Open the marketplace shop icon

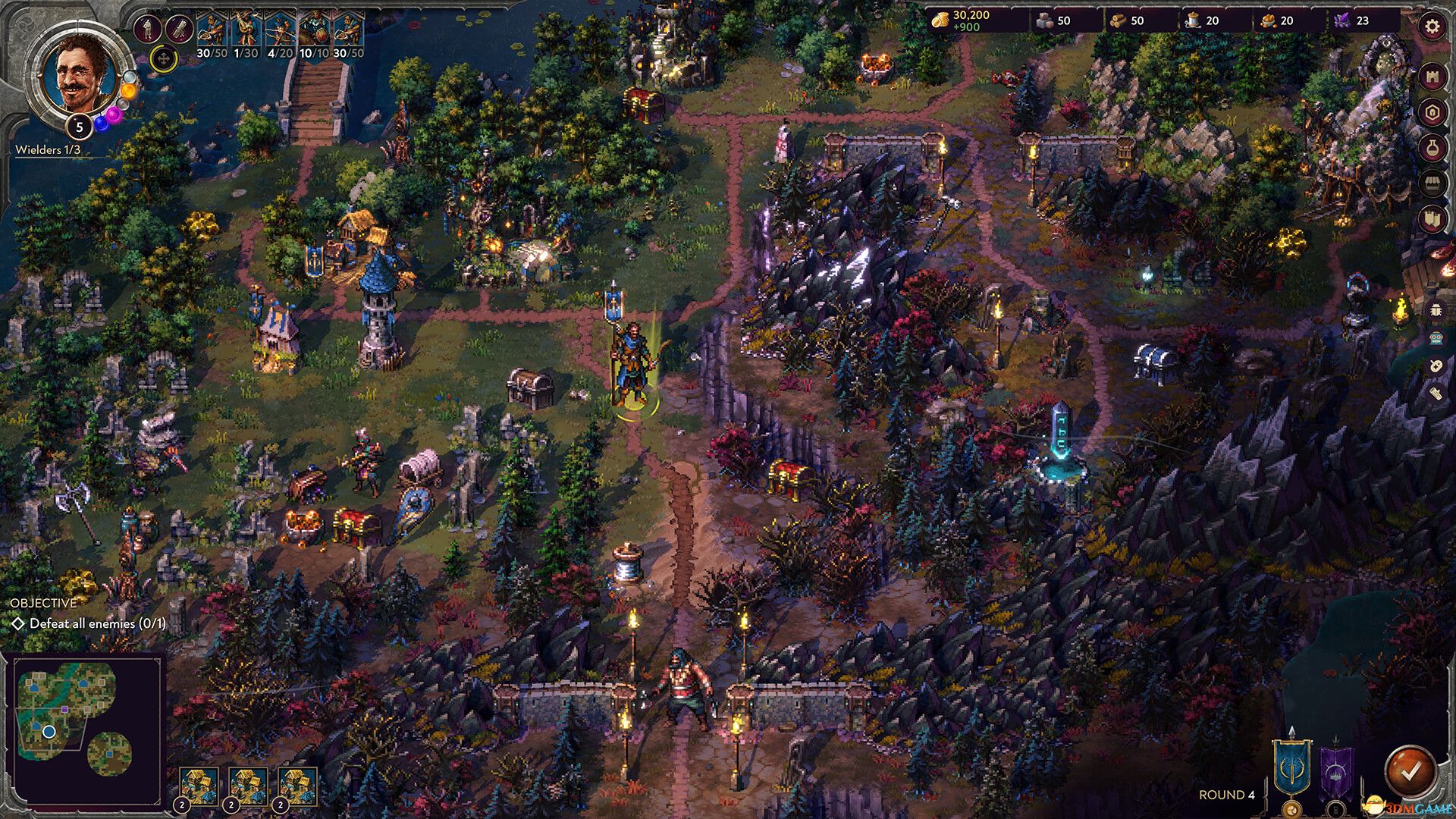click(1432, 182)
